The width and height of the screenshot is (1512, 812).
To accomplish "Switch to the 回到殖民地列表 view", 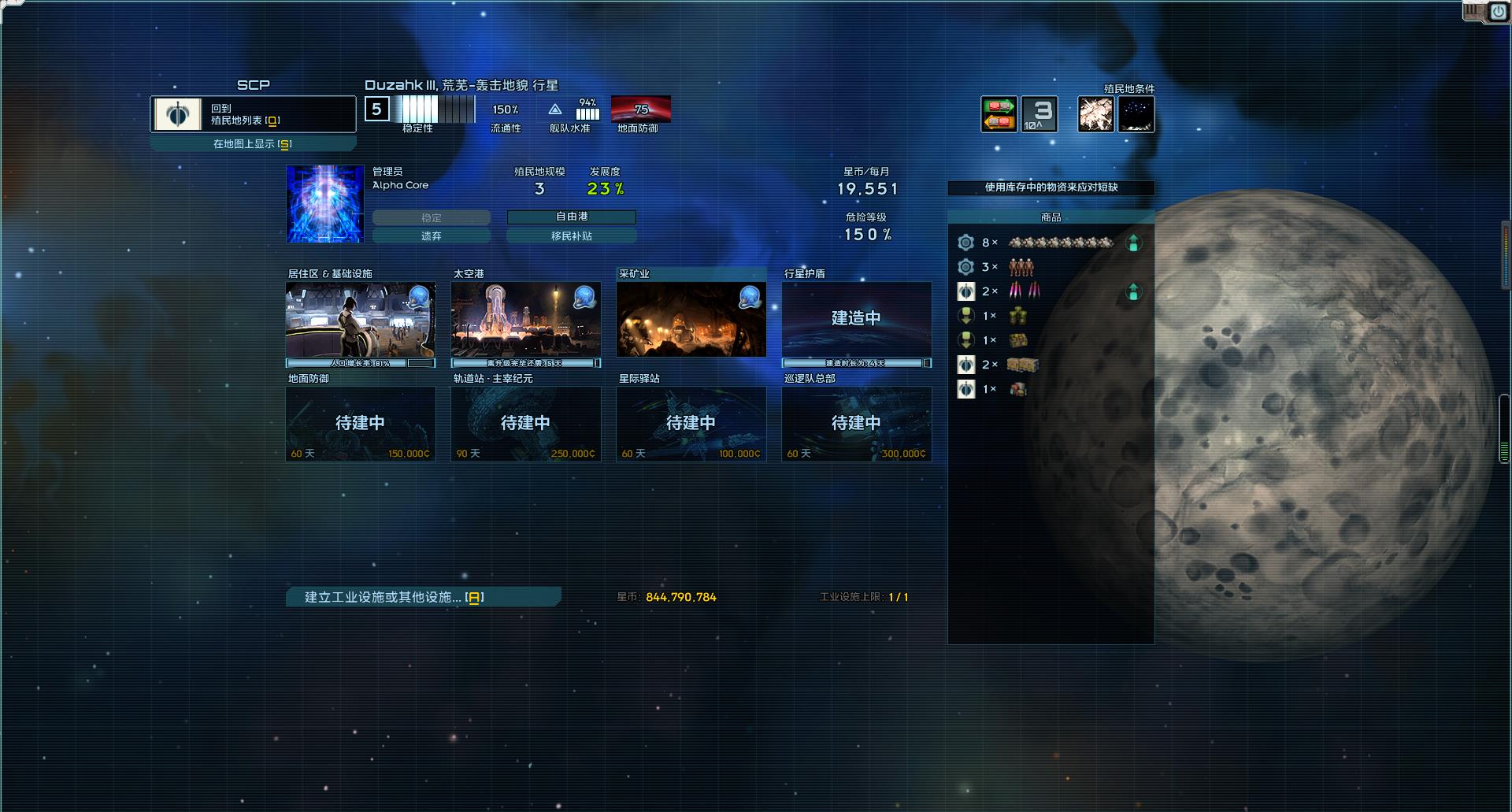I will click(x=252, y=113).
